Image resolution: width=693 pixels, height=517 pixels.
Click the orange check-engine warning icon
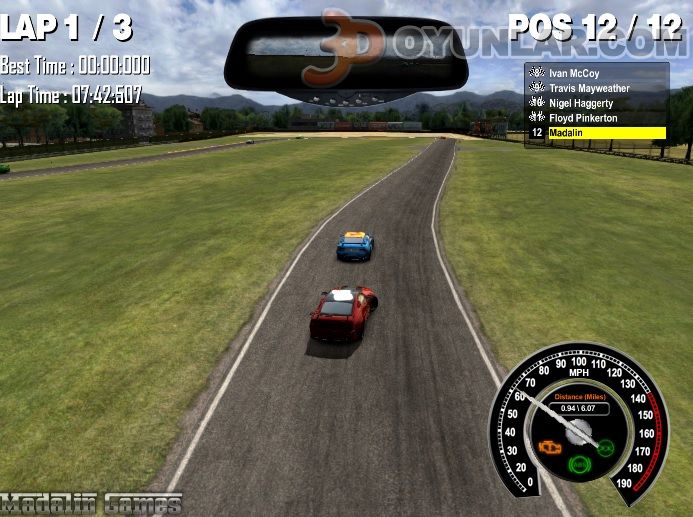[549, 447]
